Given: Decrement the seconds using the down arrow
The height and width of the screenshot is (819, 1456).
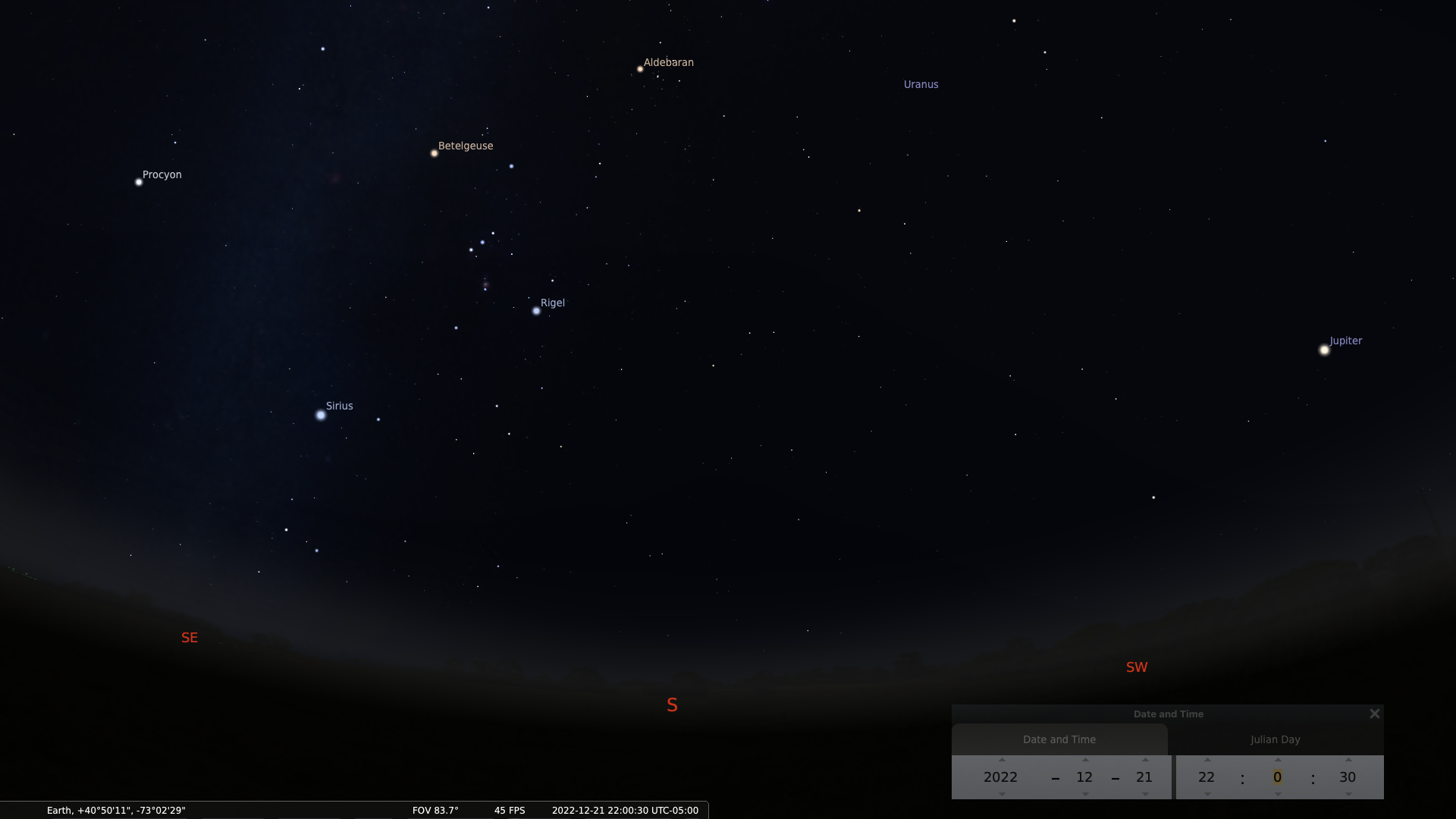Looking at the screenshot, I should [x=1348, y=794].
